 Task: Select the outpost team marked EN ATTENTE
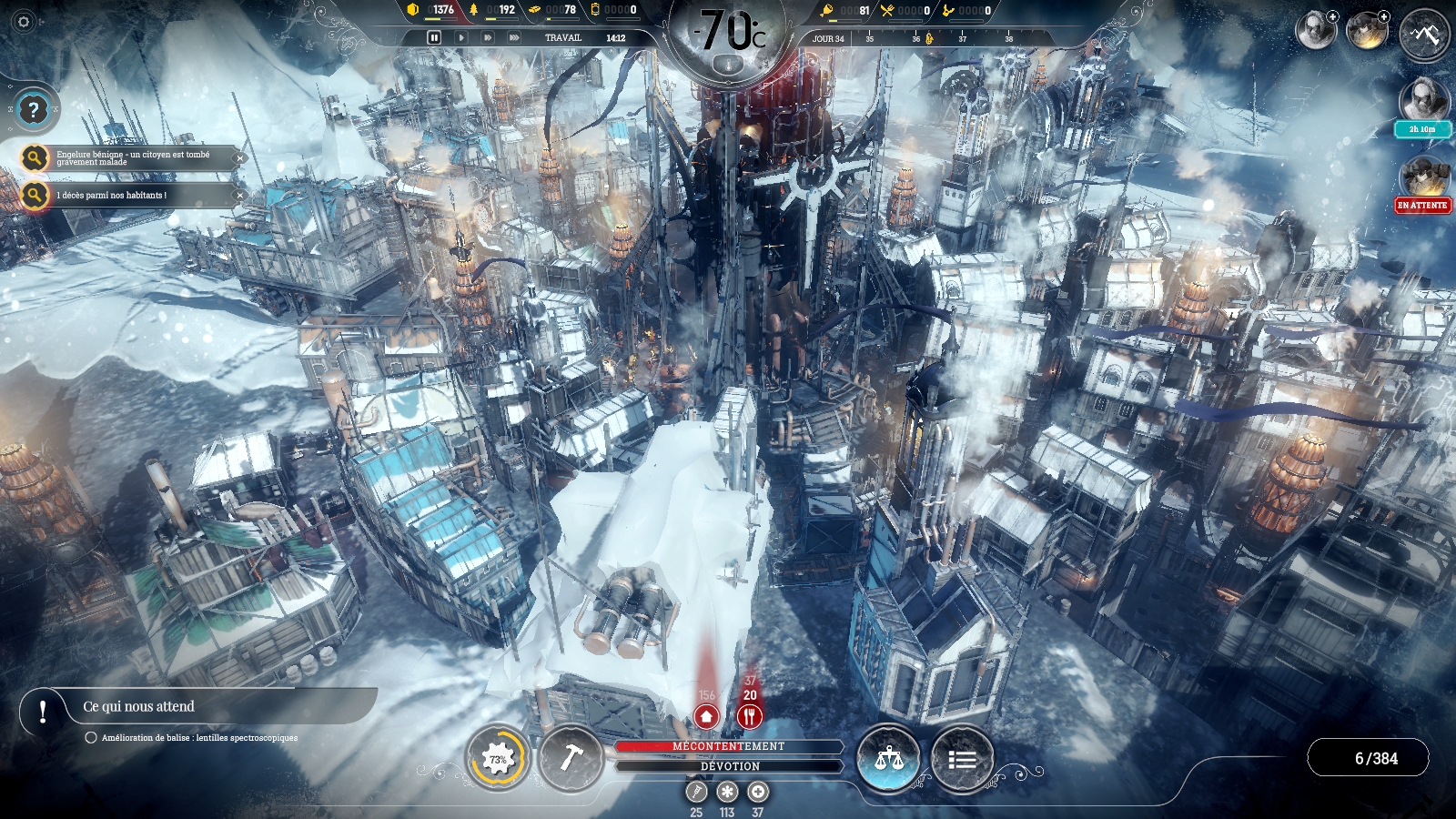(x=1423, y=179)
